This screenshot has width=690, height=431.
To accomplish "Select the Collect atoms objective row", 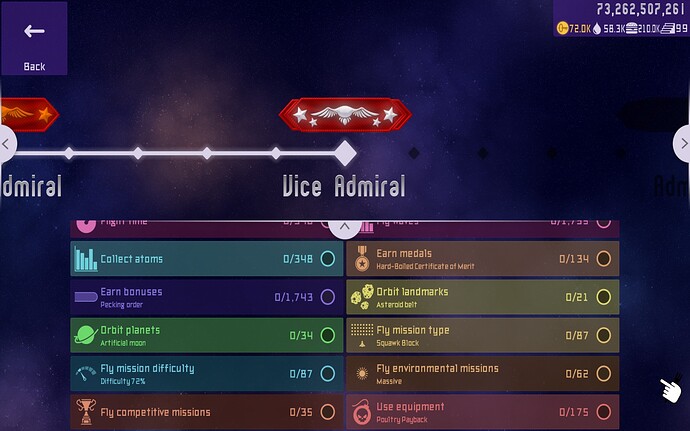I will tap(205, 259).
